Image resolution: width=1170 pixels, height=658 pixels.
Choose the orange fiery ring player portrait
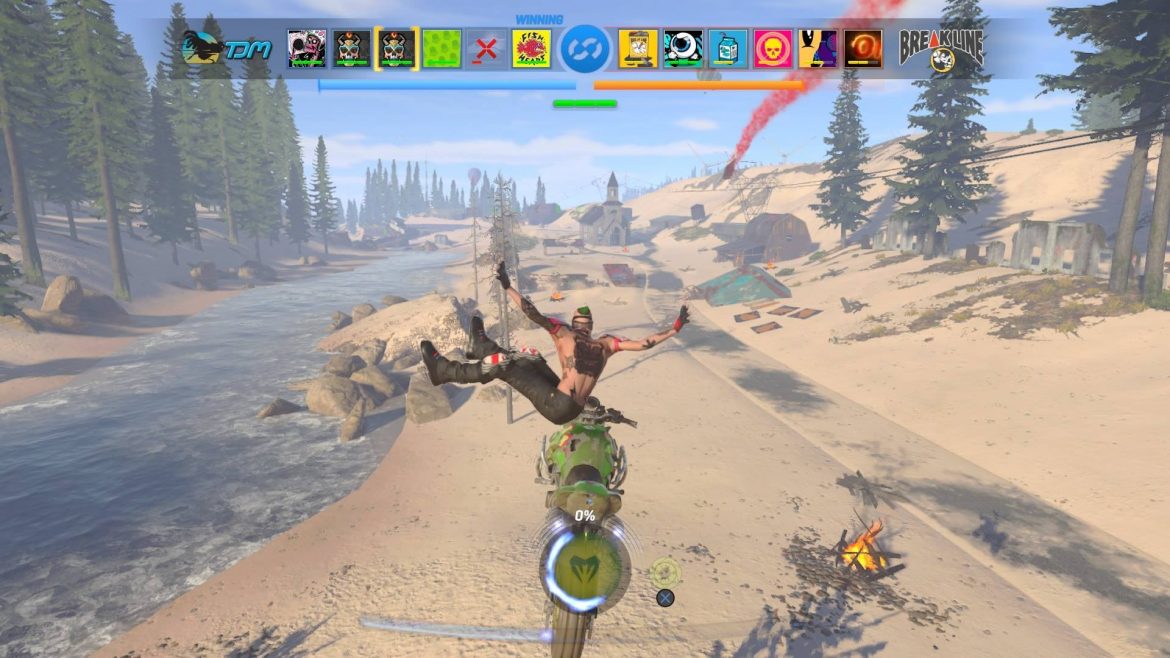point(863,48)
